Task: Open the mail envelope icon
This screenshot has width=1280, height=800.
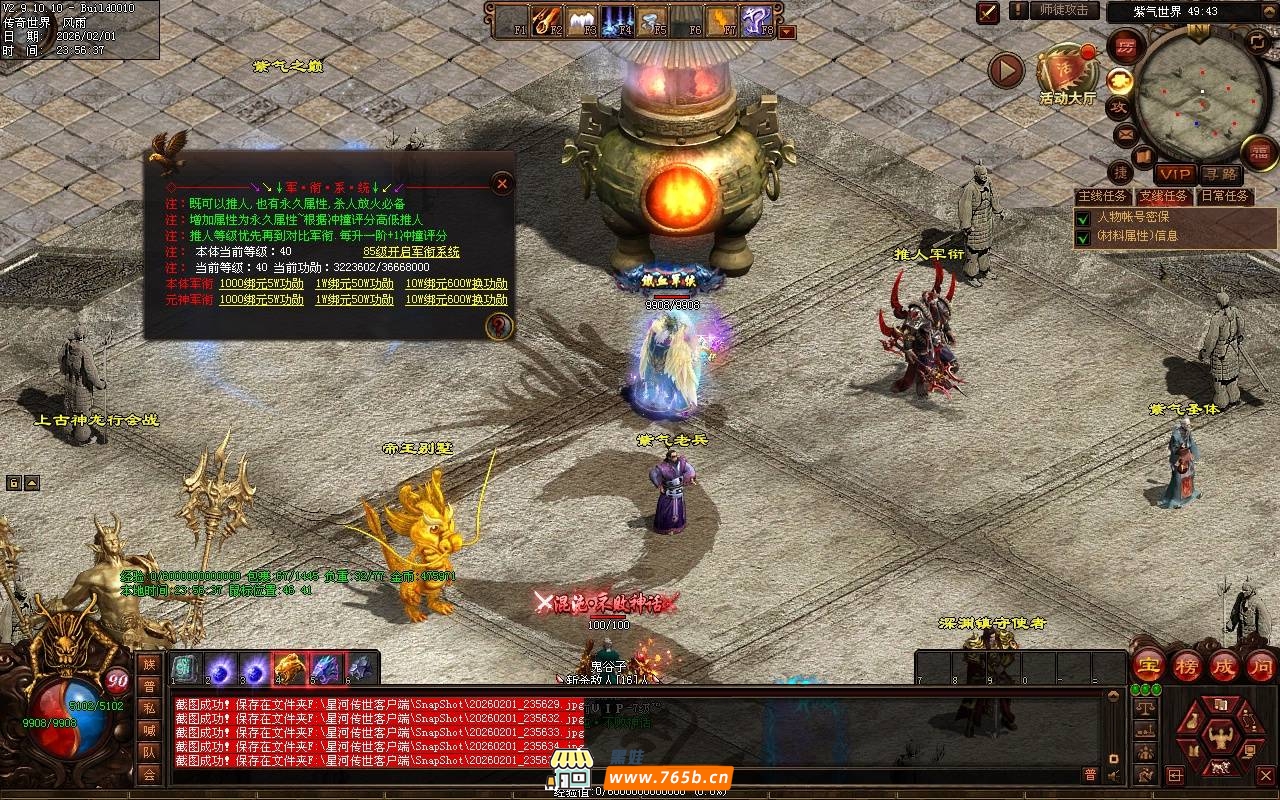Action: (1126, 133)
